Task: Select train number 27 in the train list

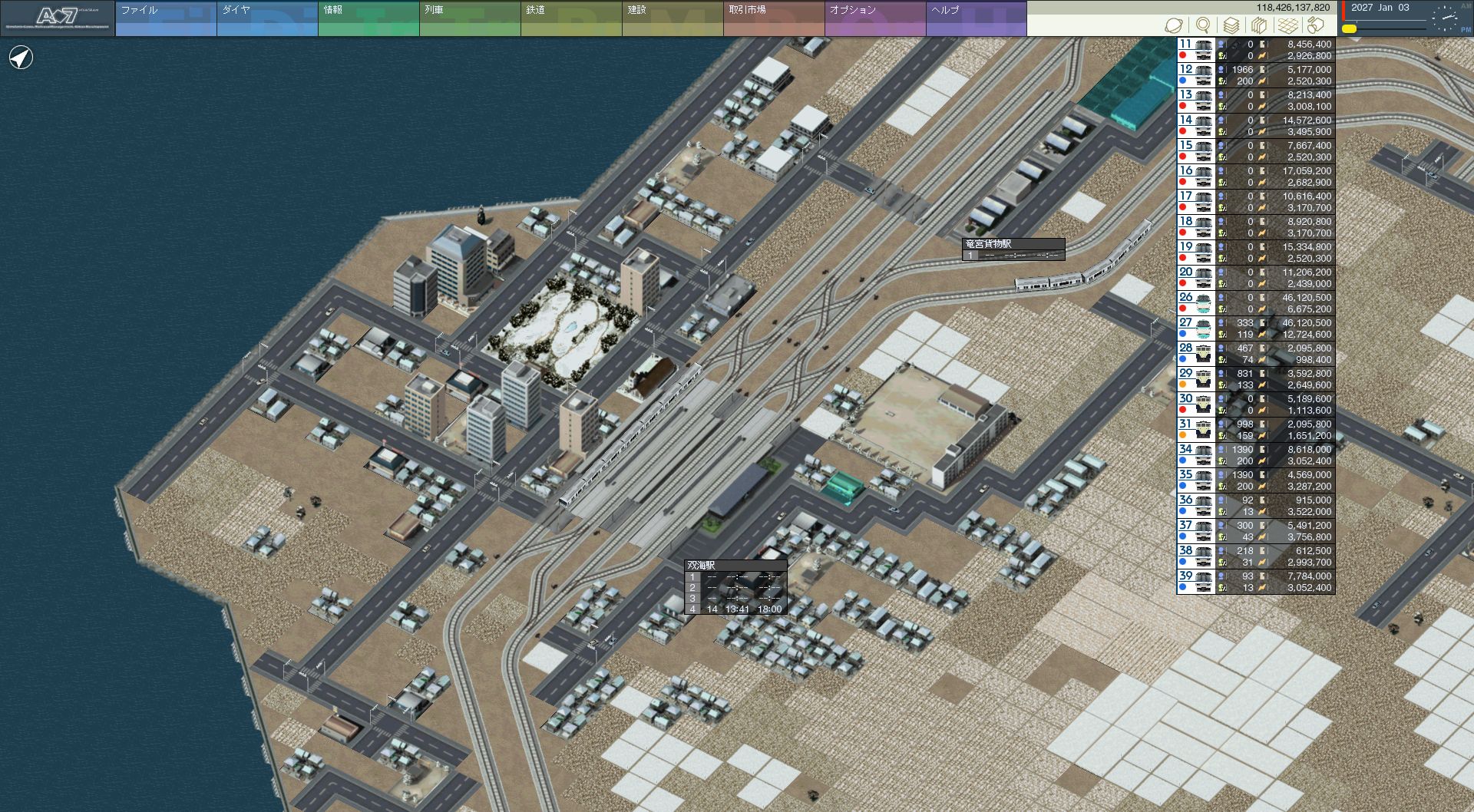Action: pyautogui.click(x=1195, y=328)
